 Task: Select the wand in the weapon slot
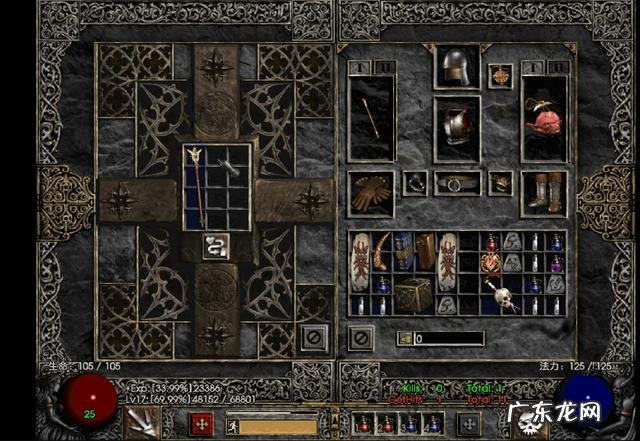click(x=371, y=118)
